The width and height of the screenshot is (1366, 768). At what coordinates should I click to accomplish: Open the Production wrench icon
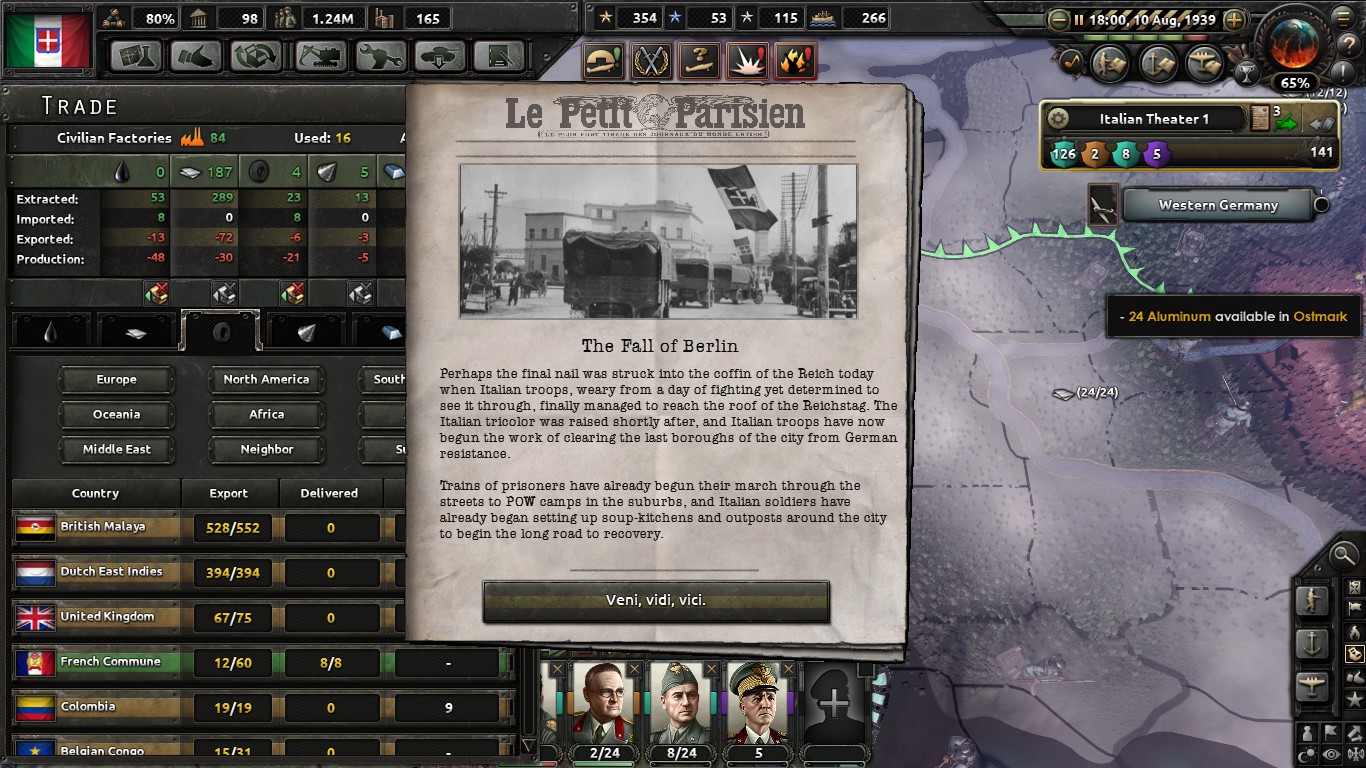pos(379,57)
